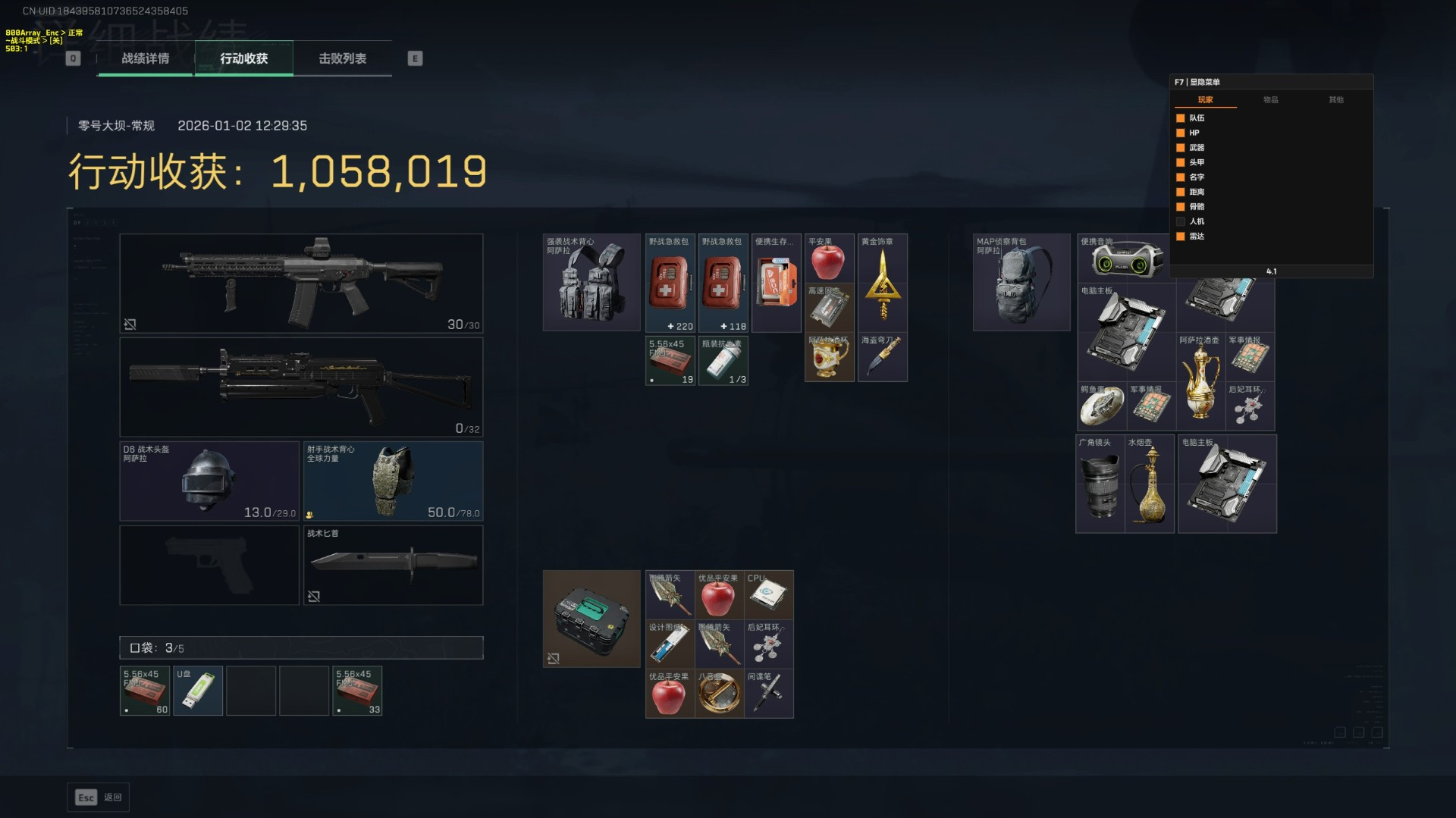Choose the 便携音响 speaker item

(x=1125, y=258)
